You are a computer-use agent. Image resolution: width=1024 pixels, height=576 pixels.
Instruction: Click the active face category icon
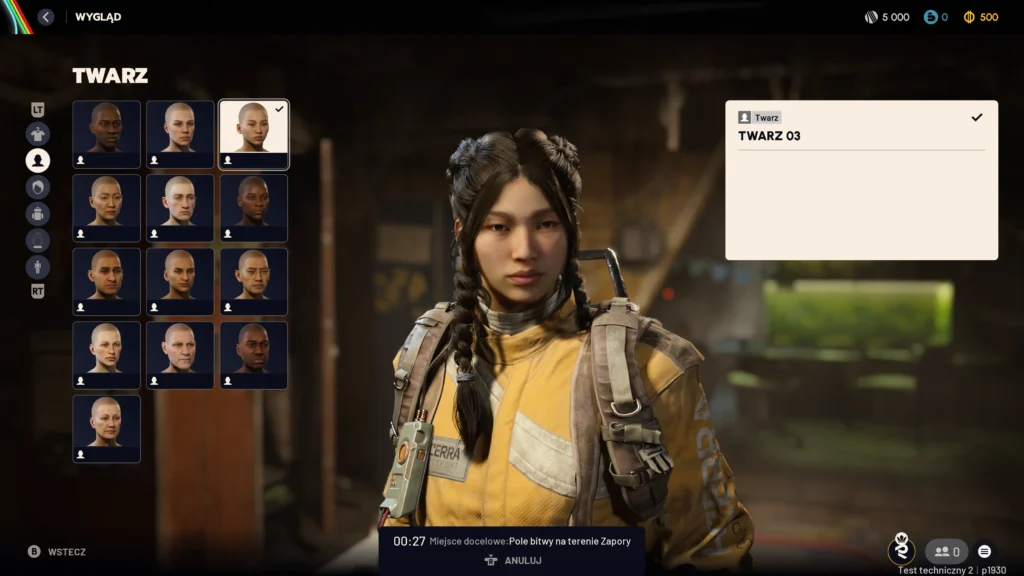click(x=38, y=160)
